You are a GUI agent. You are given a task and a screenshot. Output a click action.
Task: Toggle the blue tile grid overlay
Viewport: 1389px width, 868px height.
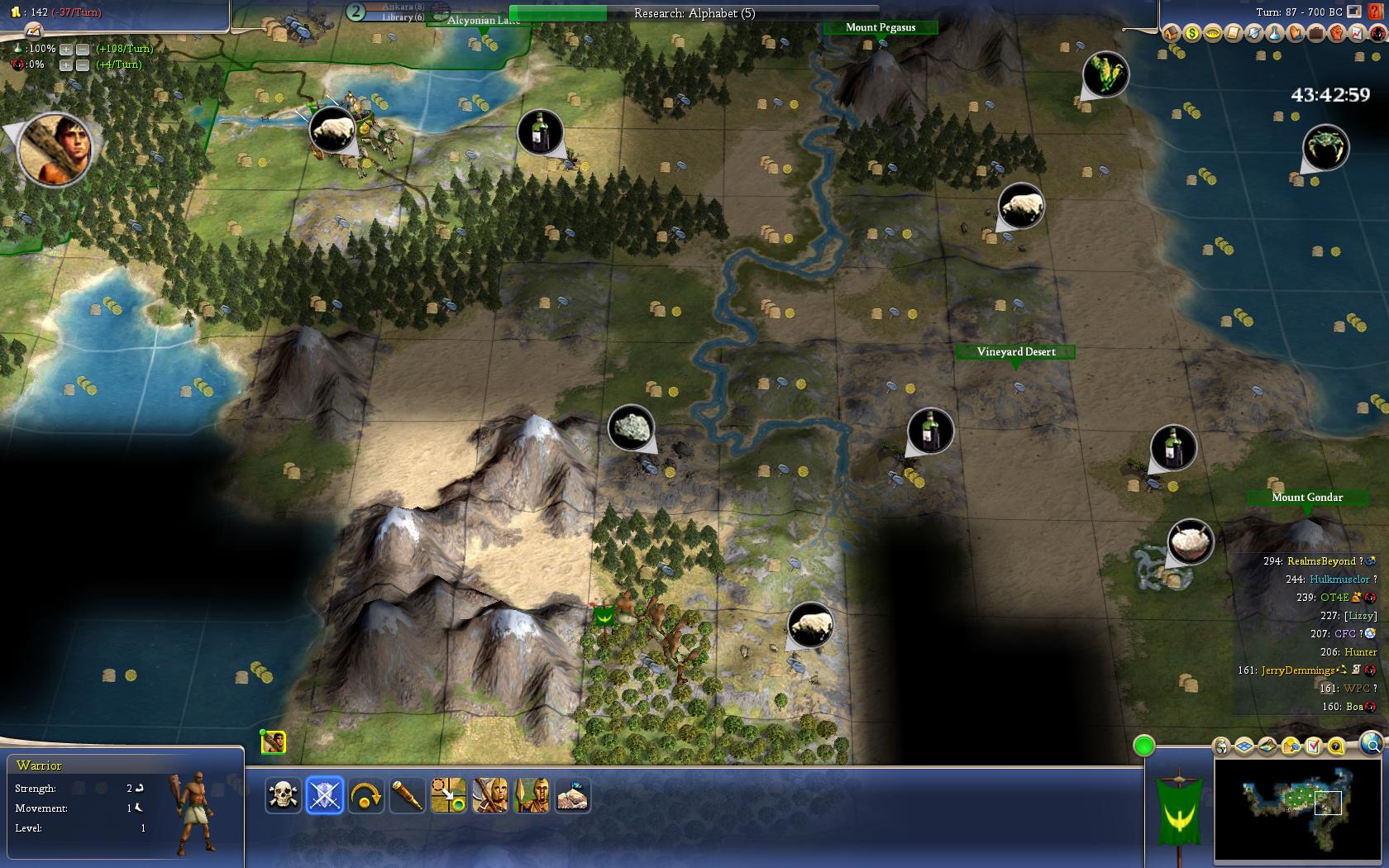pos(1244,746)
